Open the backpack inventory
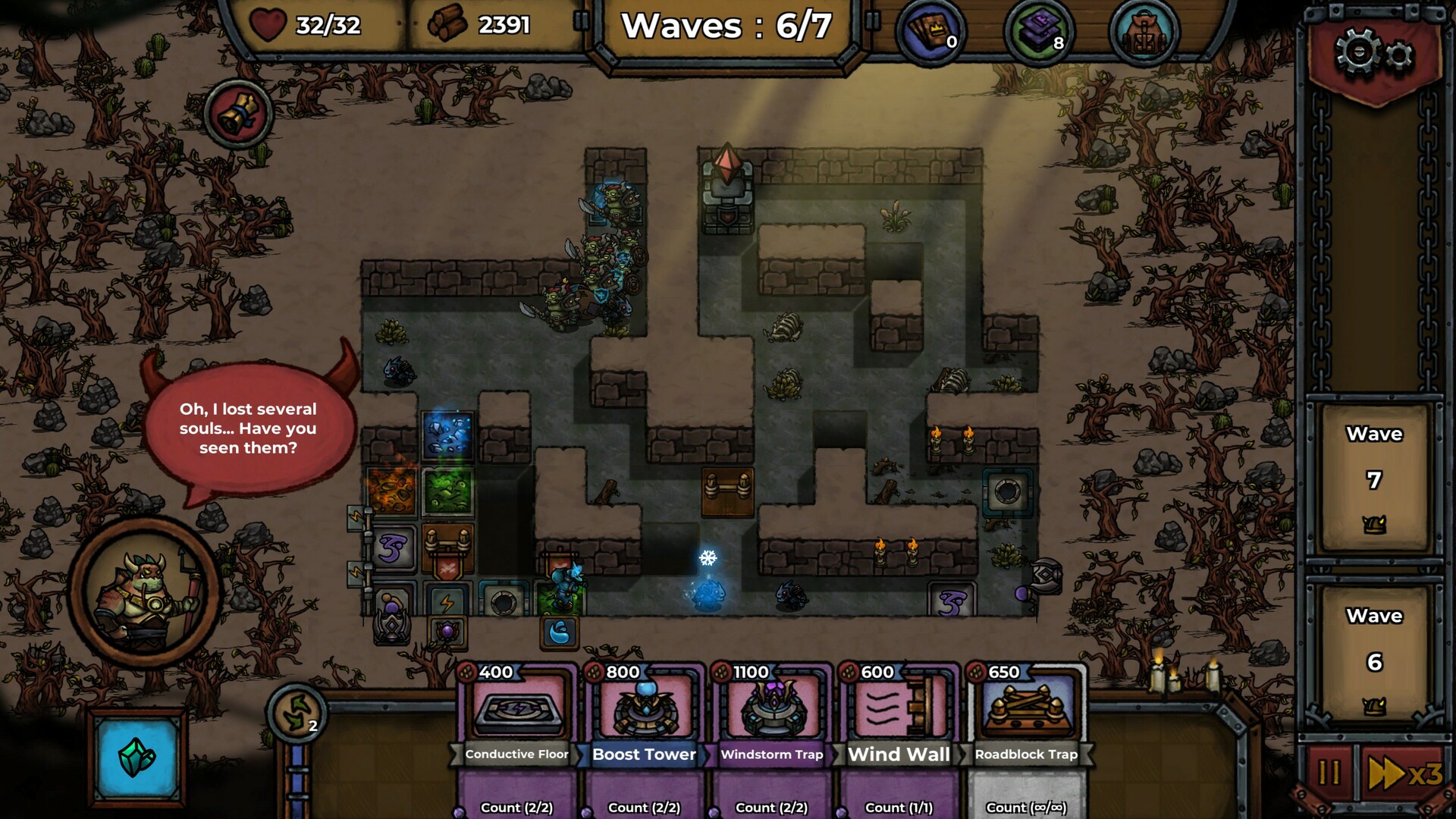This screenshot has height=819, width=1456. [x=1144, y=33]
